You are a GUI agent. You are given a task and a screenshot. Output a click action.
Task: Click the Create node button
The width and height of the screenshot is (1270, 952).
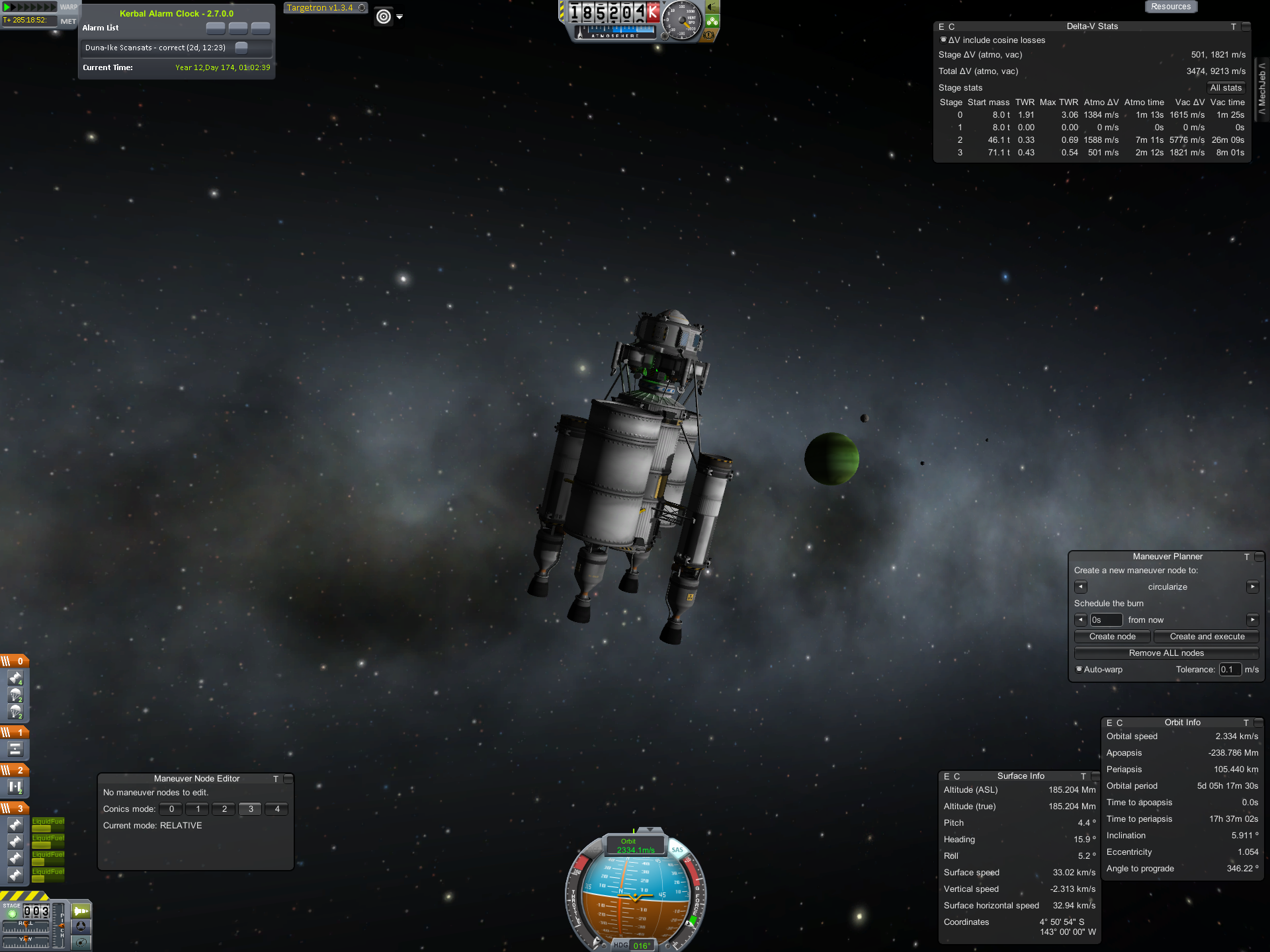tap(1112, 637)
